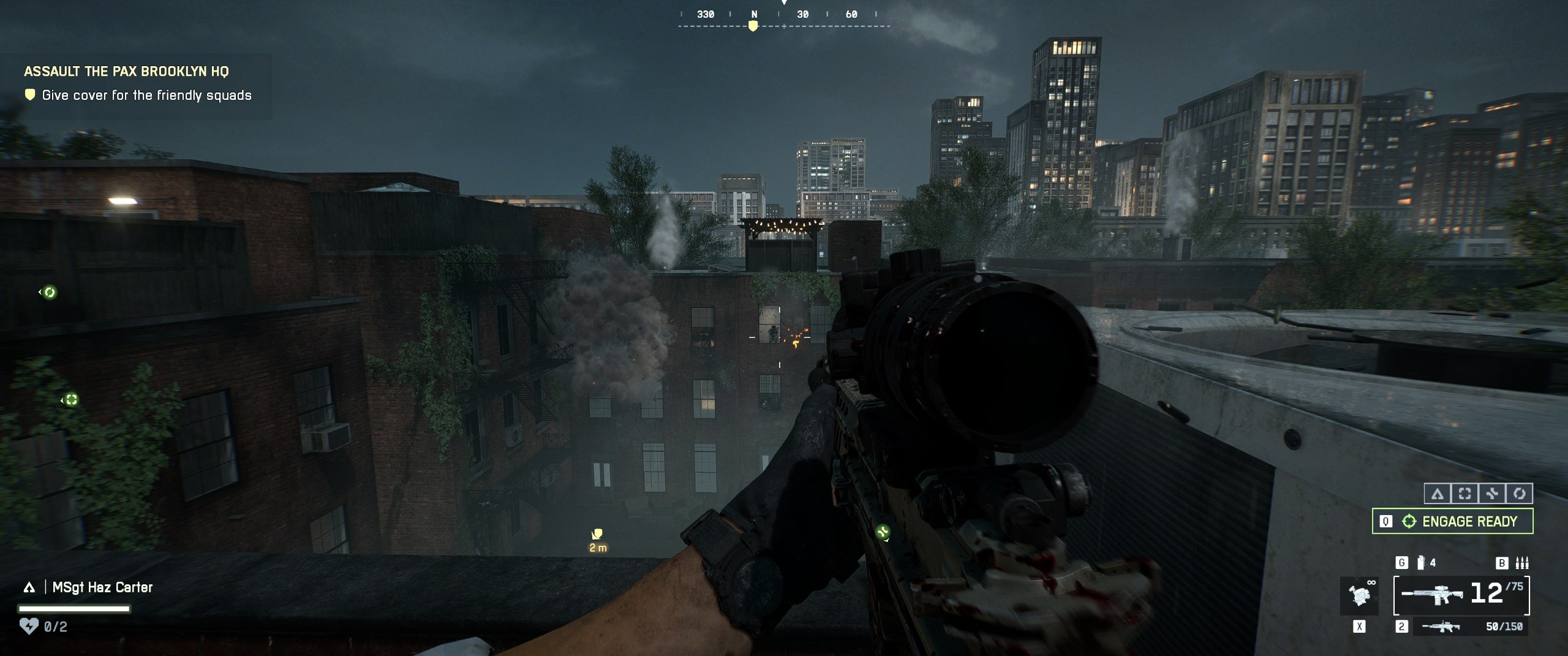Click the yellow objective marker on the compass
The width and height of the screenshot is (1568, 656).
coord(753,26)
